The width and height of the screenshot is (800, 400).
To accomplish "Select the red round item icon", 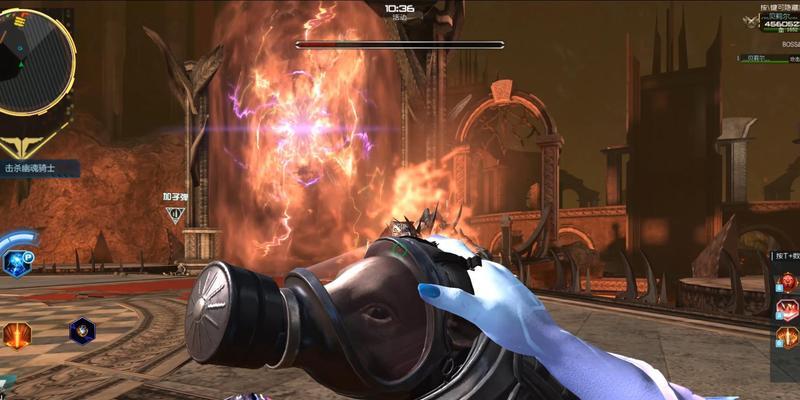I will tap(788, 281).
